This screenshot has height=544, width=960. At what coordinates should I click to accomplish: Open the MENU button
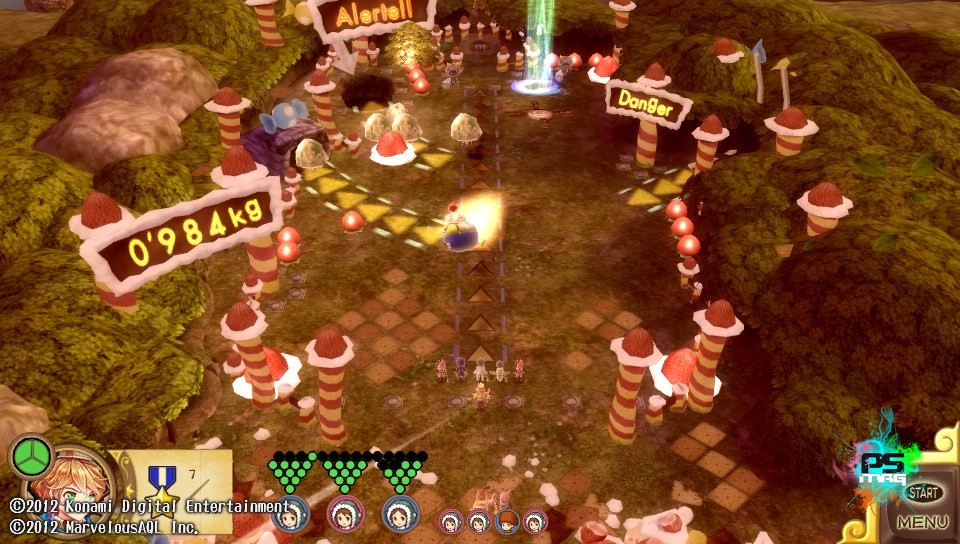pyautogui.click(x=922, y=522)
